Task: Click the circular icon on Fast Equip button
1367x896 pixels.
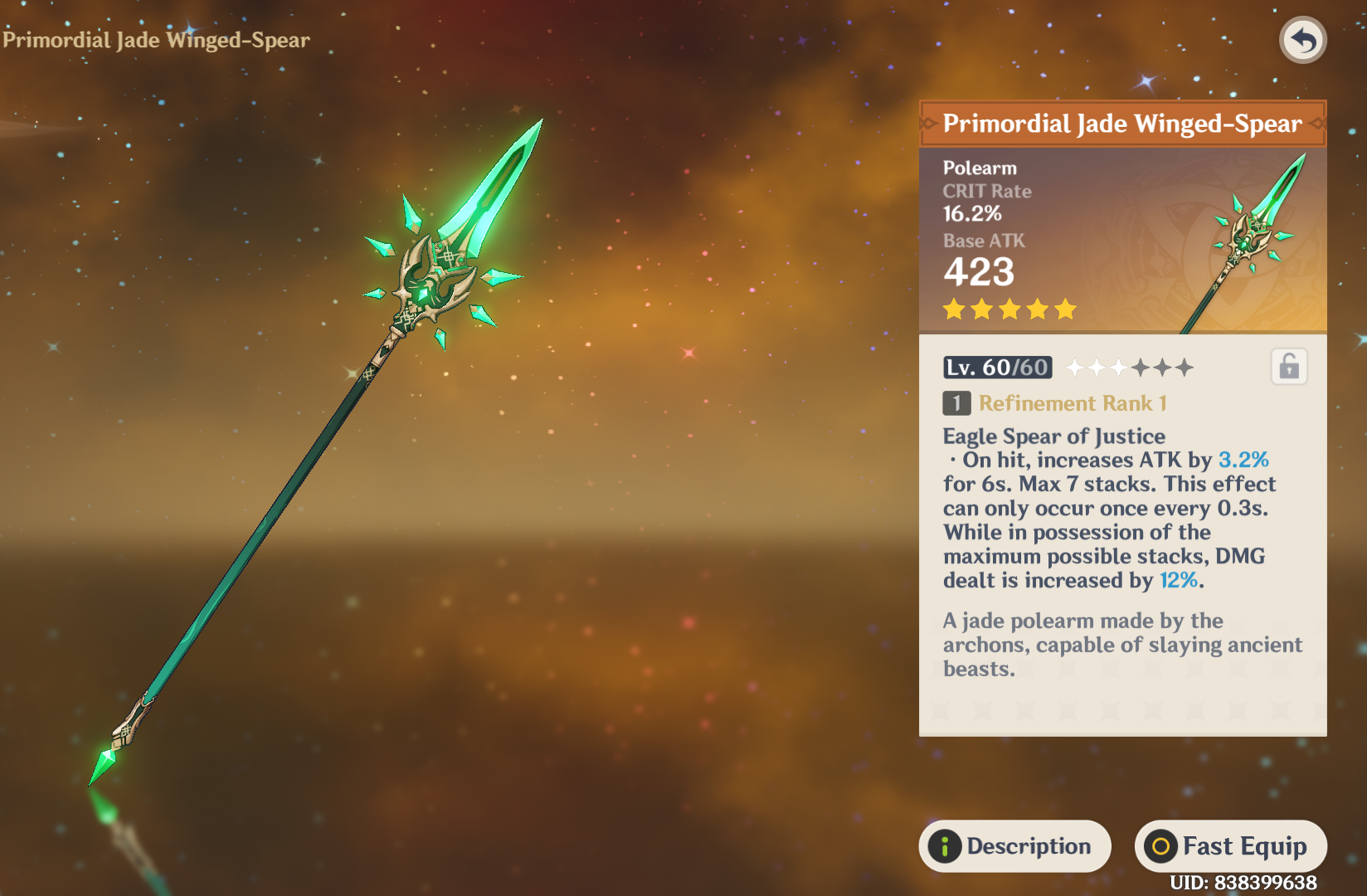Action: tap(1160, 846)
